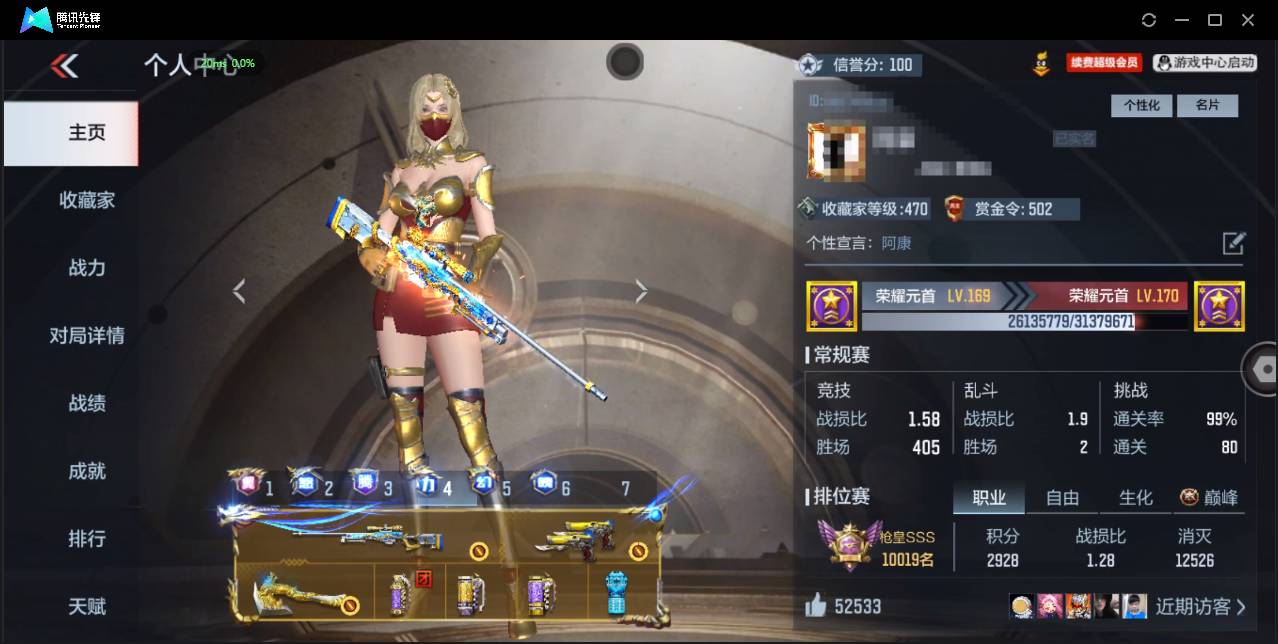The width and height of the screenshot is (1278, 644).
Task: Go back with the double-arrow button
Action: pyautogui.click(x=64, y=66)
